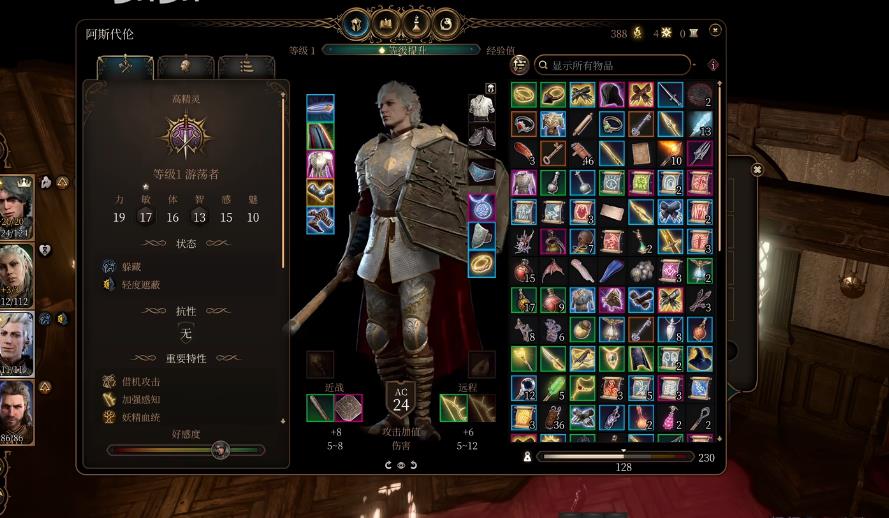The width and height of the screenshot is (889, 518).
Task: Select the equipped gold ring slot
Action: (481, 264)
